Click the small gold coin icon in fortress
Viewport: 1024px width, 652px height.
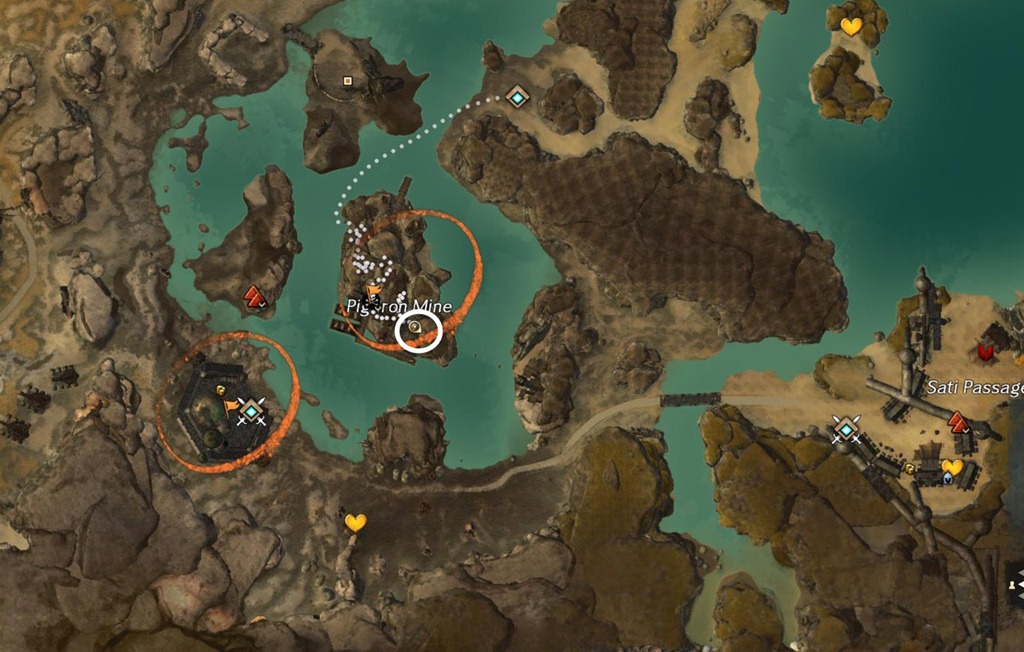(x=219, y=391)
